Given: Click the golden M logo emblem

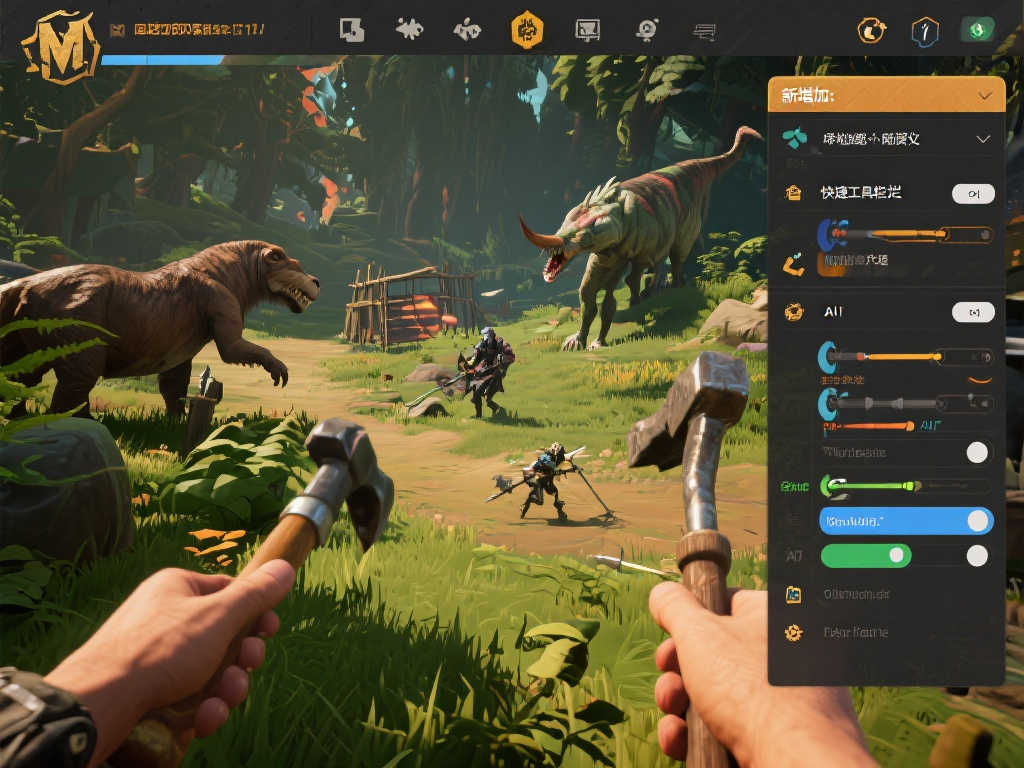Looking at the screenshot, I should [x=60, y=43].
